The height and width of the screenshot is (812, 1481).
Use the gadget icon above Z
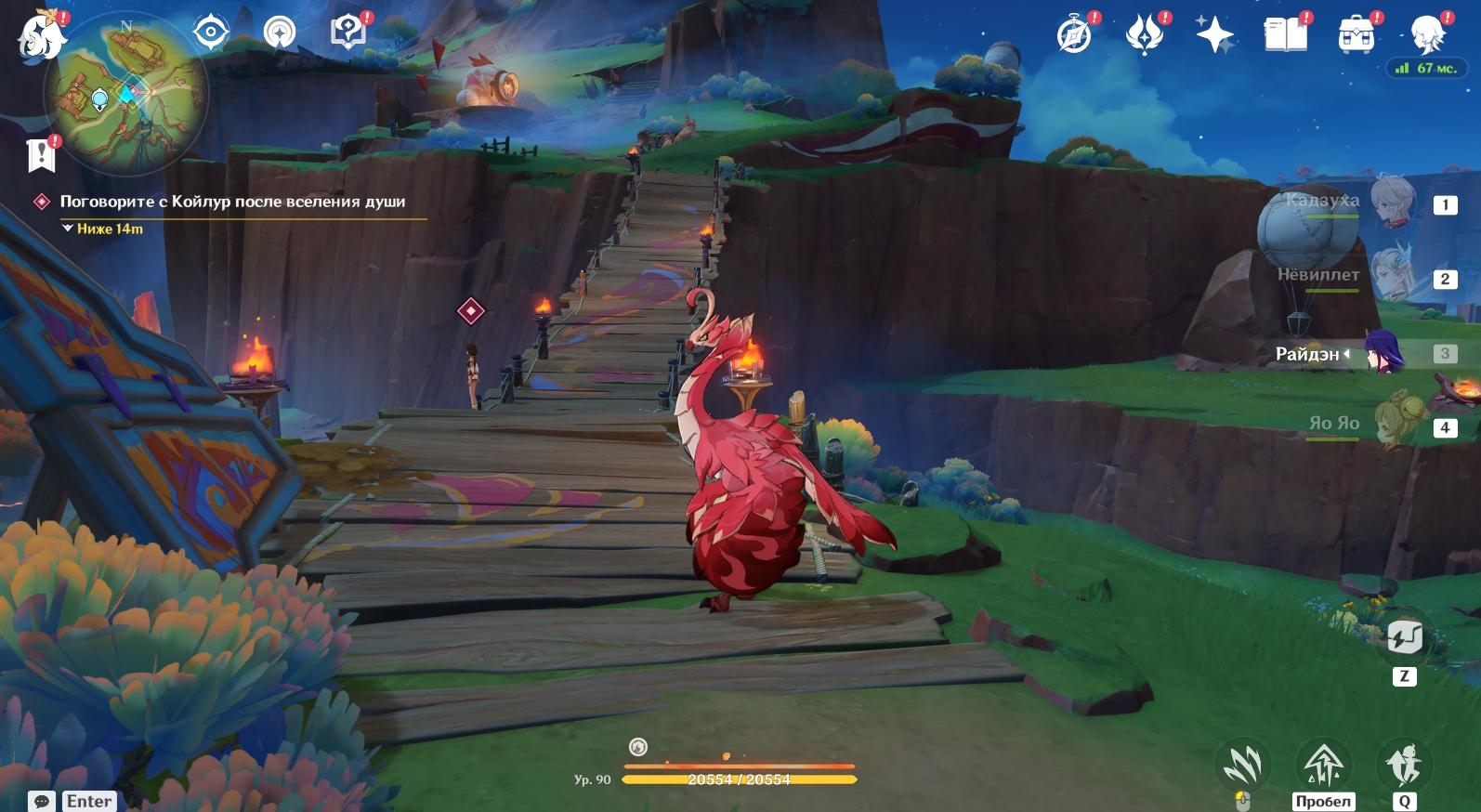1404,638
